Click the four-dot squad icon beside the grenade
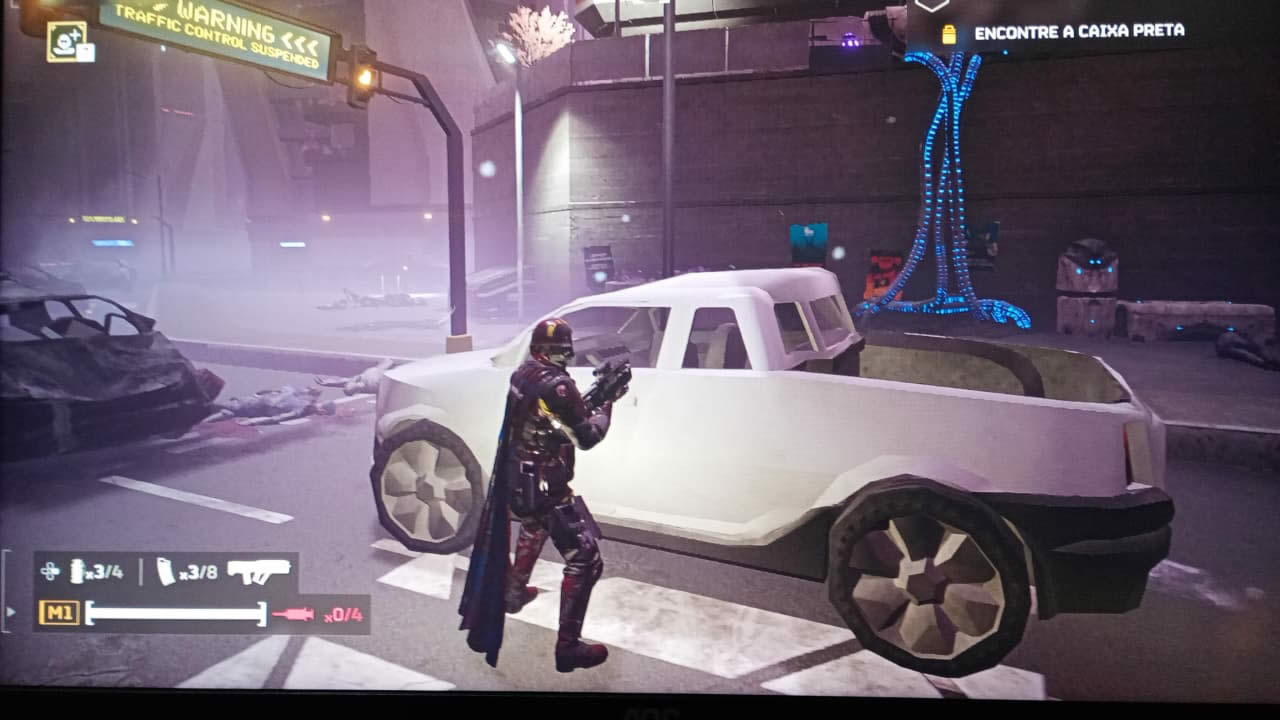This screenshot has width=1280, height=720. tap(50, 571)
